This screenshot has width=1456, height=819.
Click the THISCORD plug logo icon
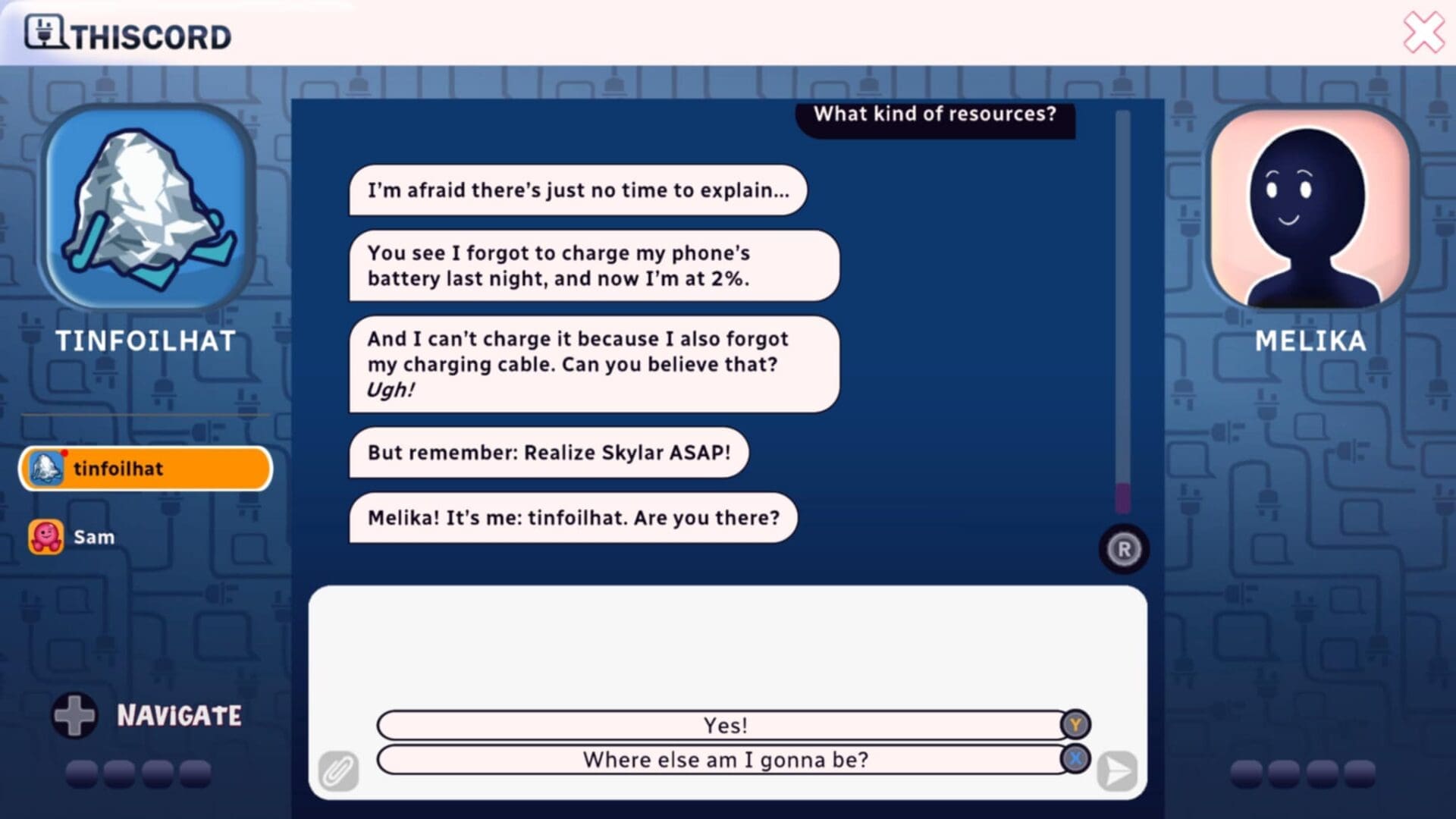click(45, 32)
